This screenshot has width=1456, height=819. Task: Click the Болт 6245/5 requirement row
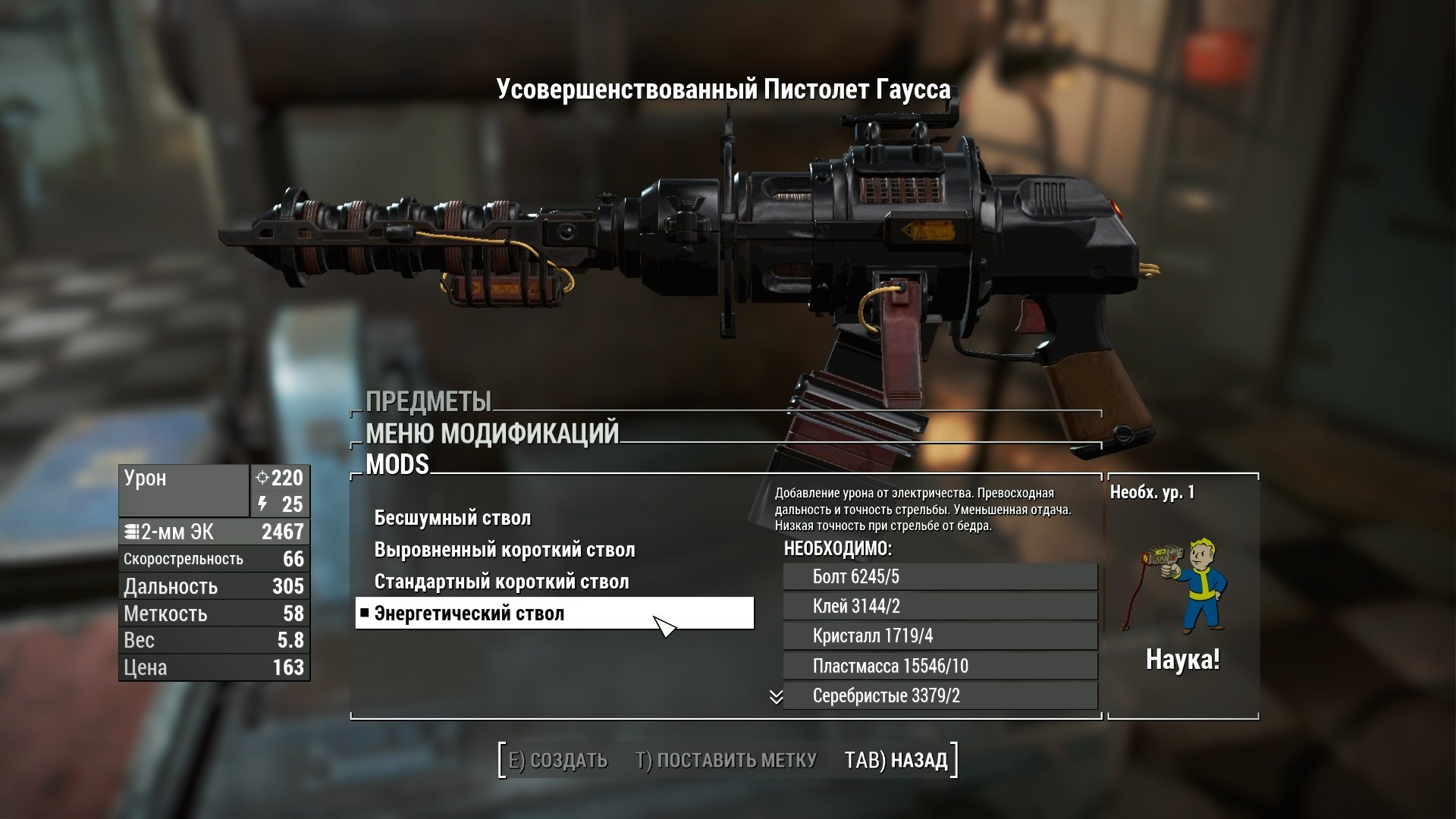click(940, 577)
